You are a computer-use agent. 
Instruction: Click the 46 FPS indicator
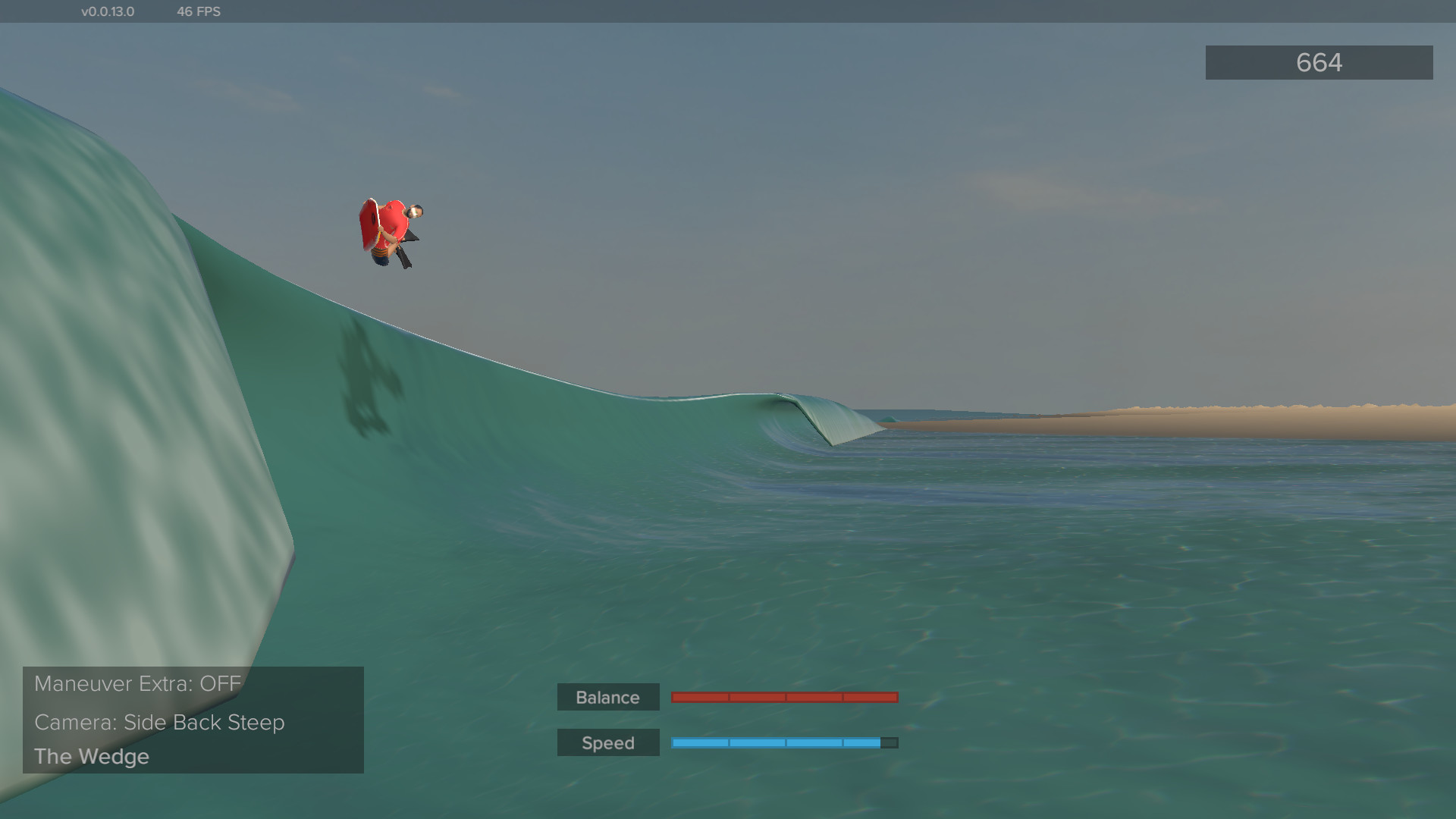pyautogui.click(x=199, y=11)
